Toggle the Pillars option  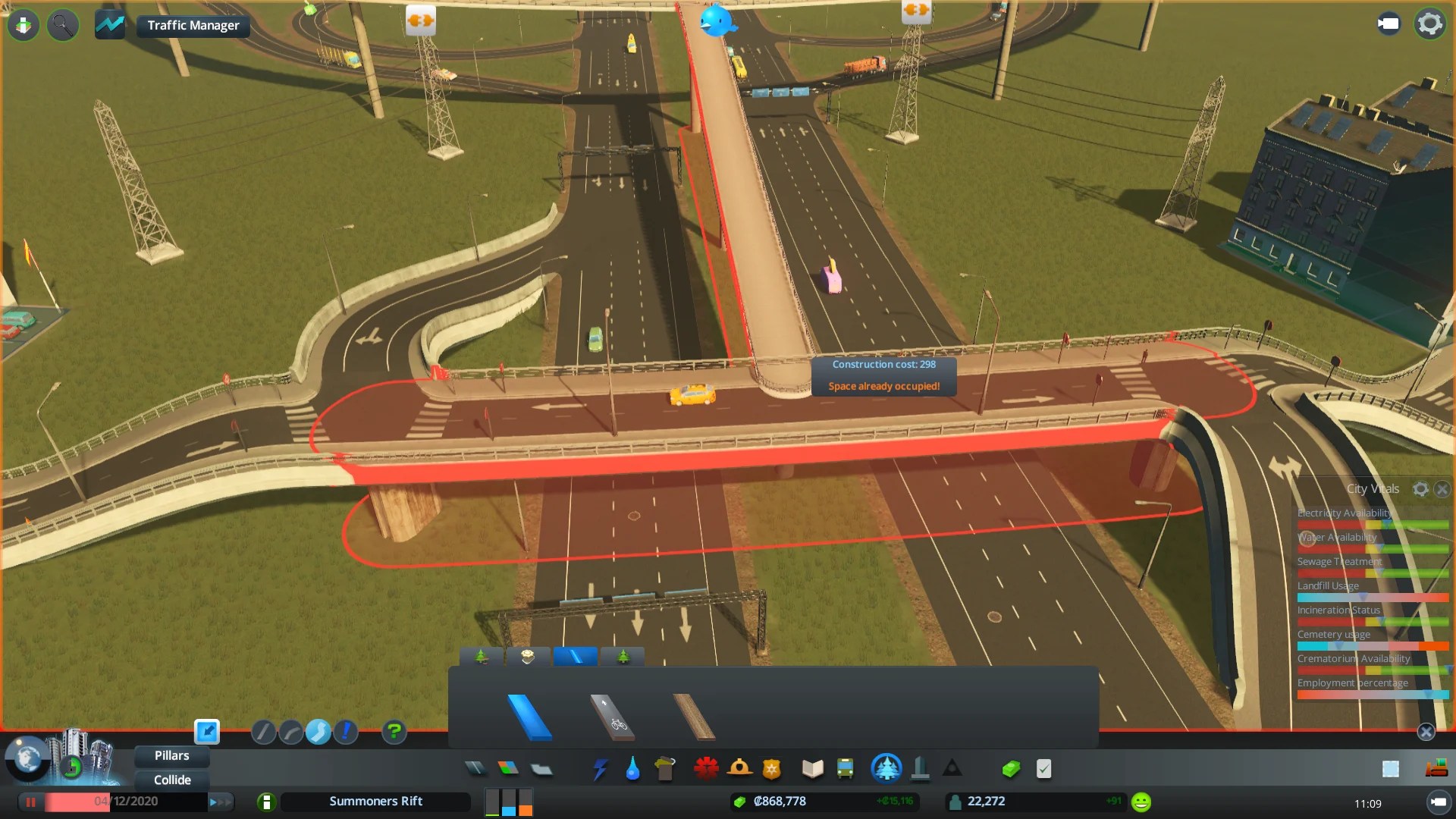pyautogui.click(x=171, y=755)
